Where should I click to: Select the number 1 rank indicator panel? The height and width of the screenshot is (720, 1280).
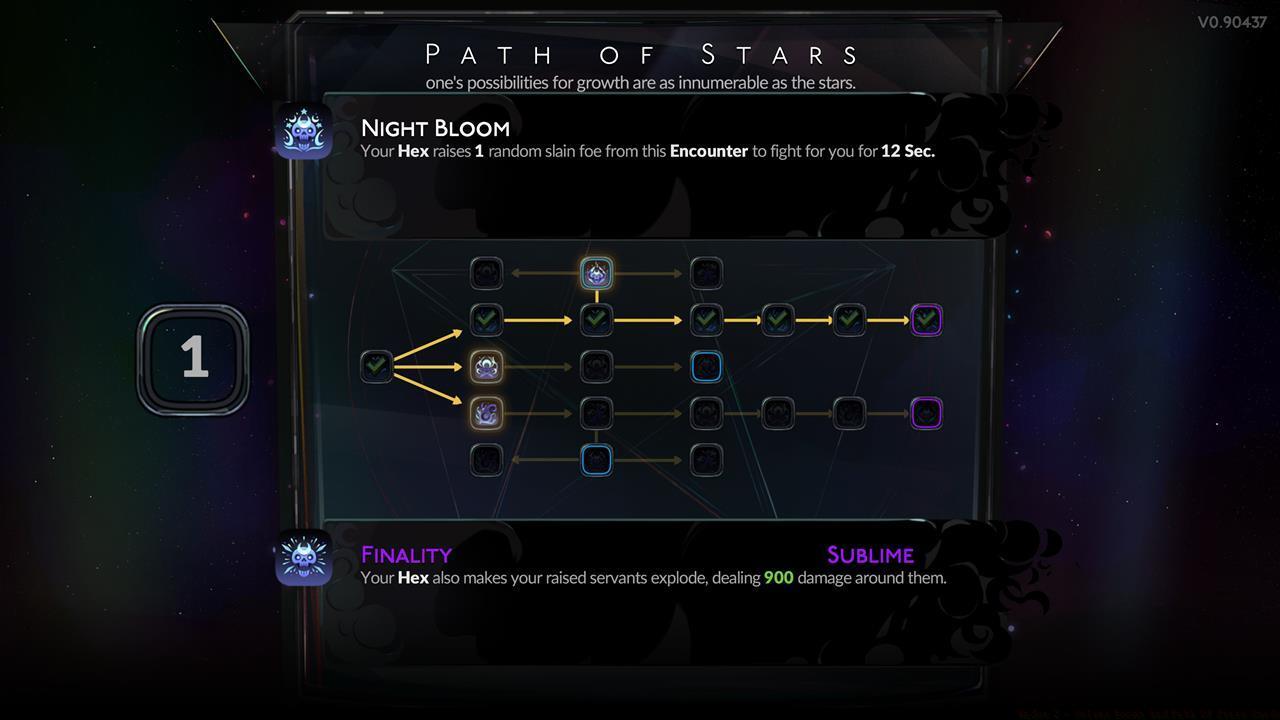pos(193,358)
